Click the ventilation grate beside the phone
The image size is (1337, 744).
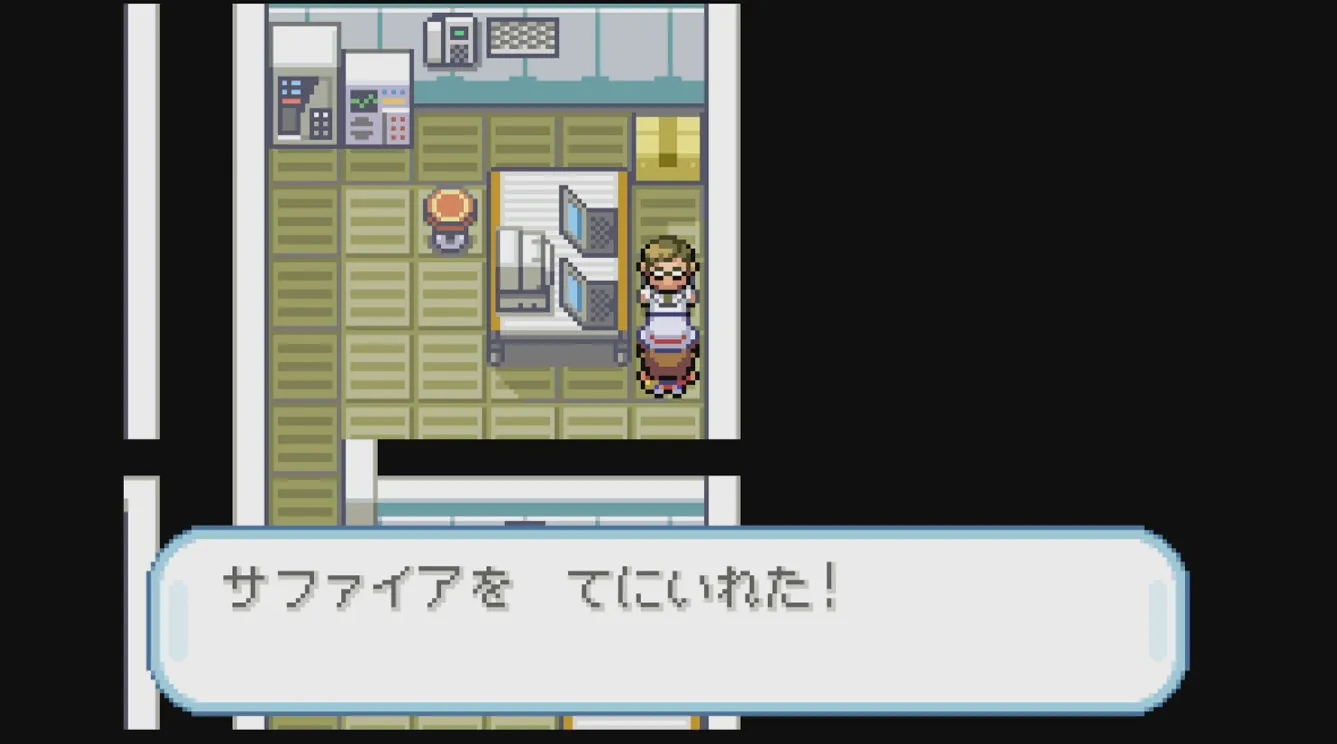(x=521, y=35)
